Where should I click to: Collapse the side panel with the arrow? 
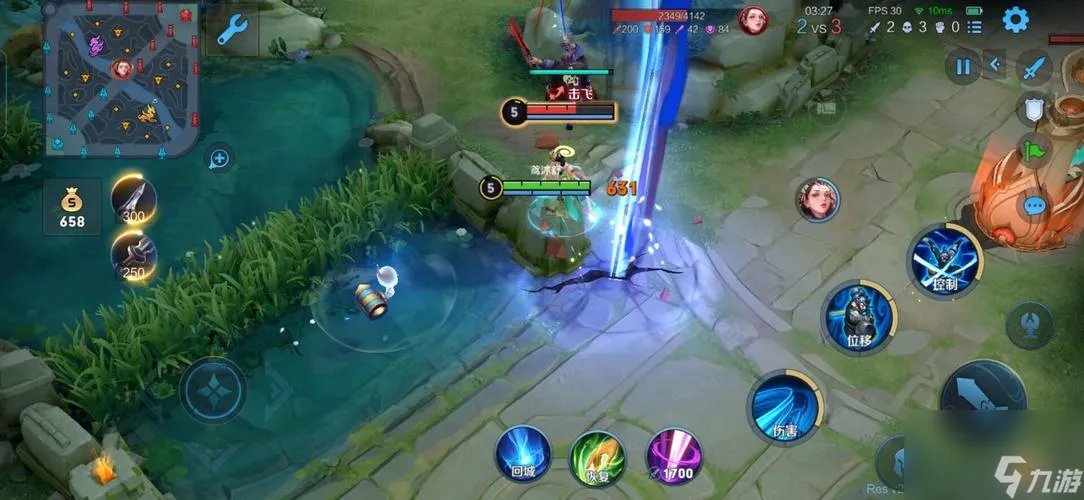994,66
